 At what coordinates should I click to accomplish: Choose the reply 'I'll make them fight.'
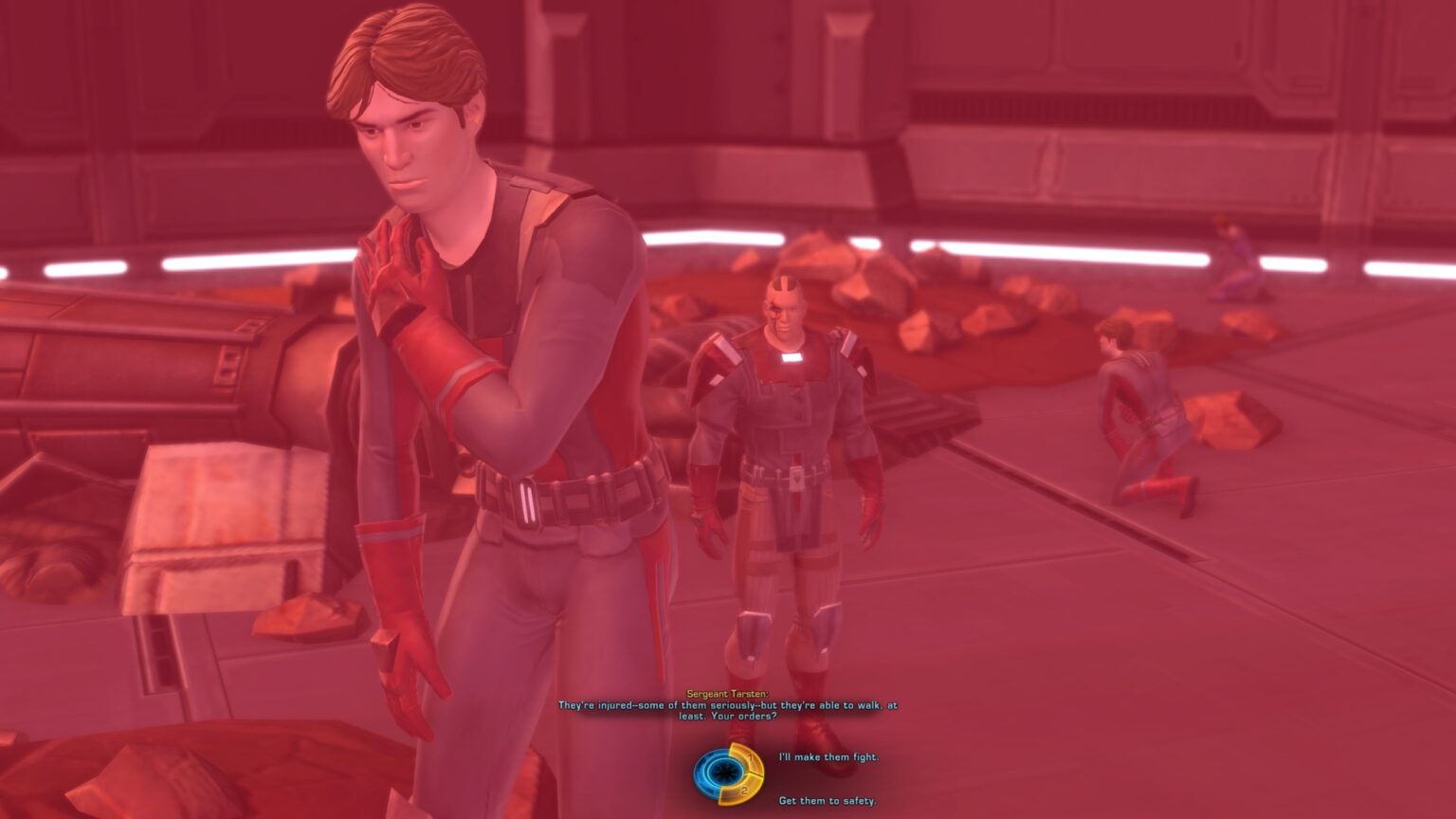(828, 756)
